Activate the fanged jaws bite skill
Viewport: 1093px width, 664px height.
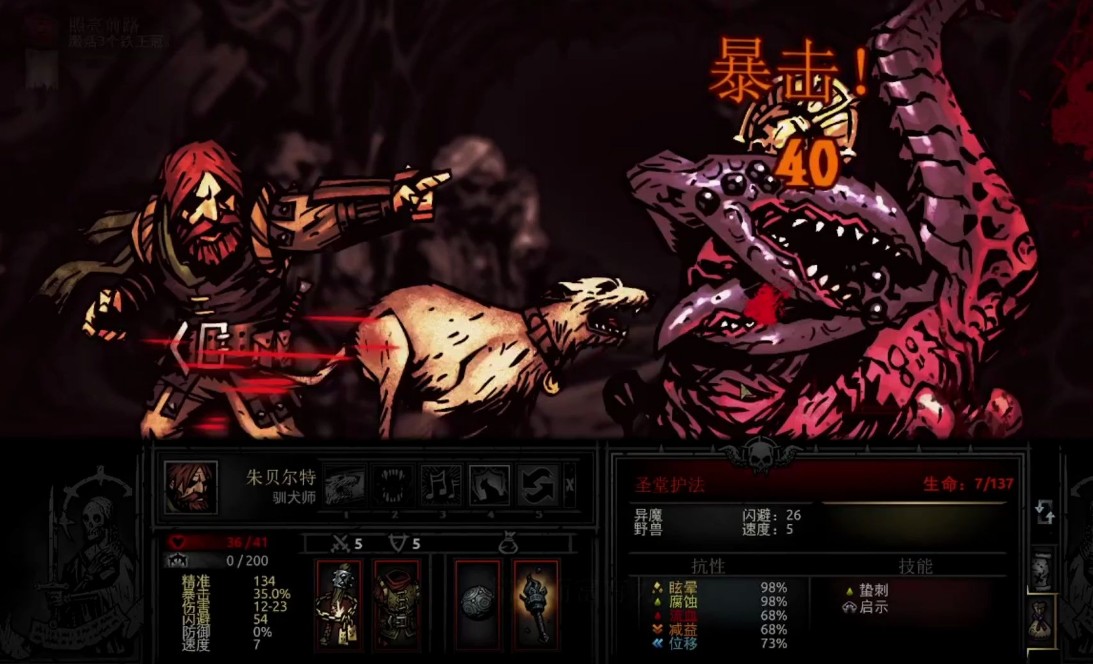tap(393, 485)
